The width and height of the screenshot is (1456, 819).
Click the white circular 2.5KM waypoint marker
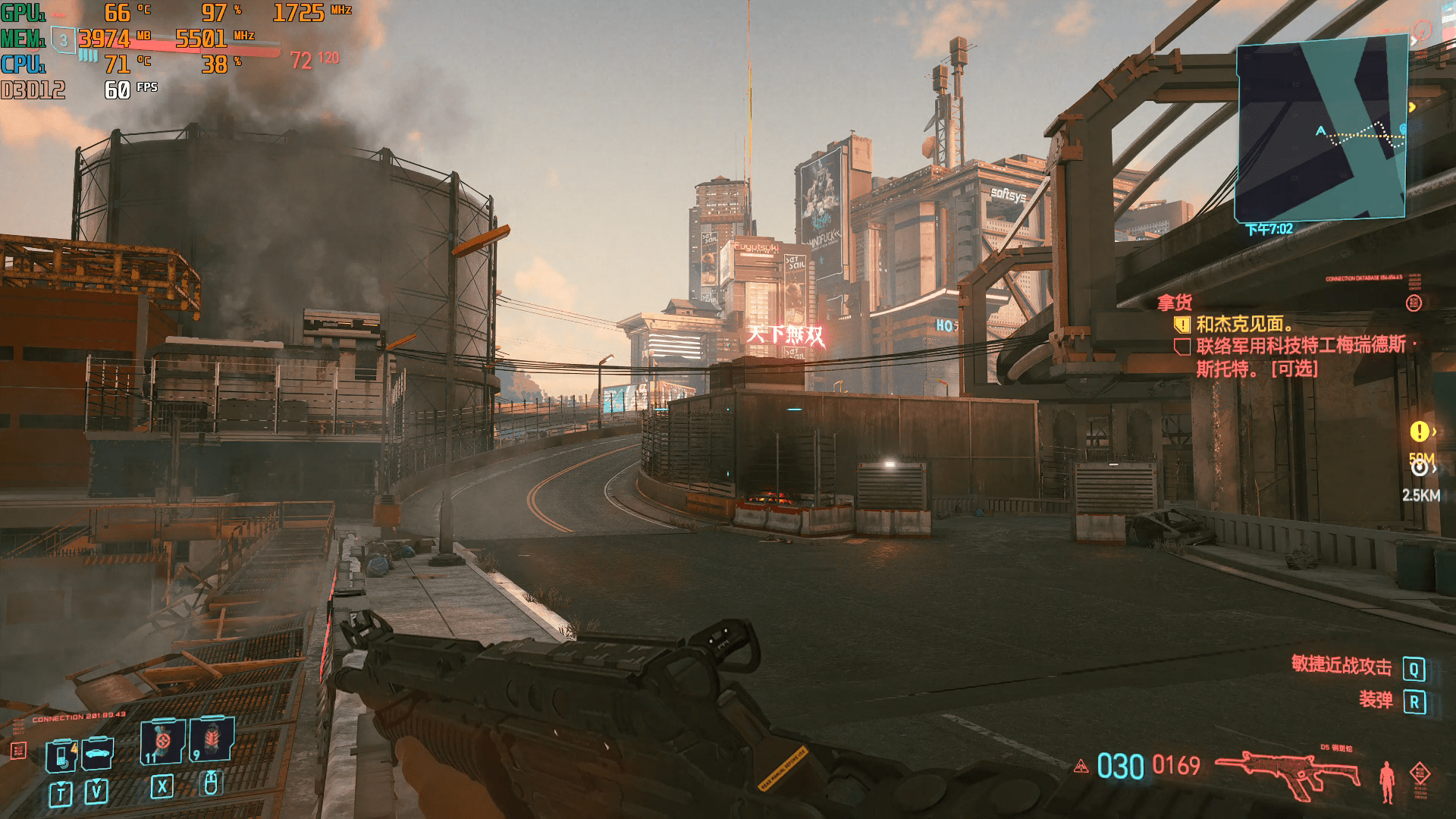pos(1419,469)
